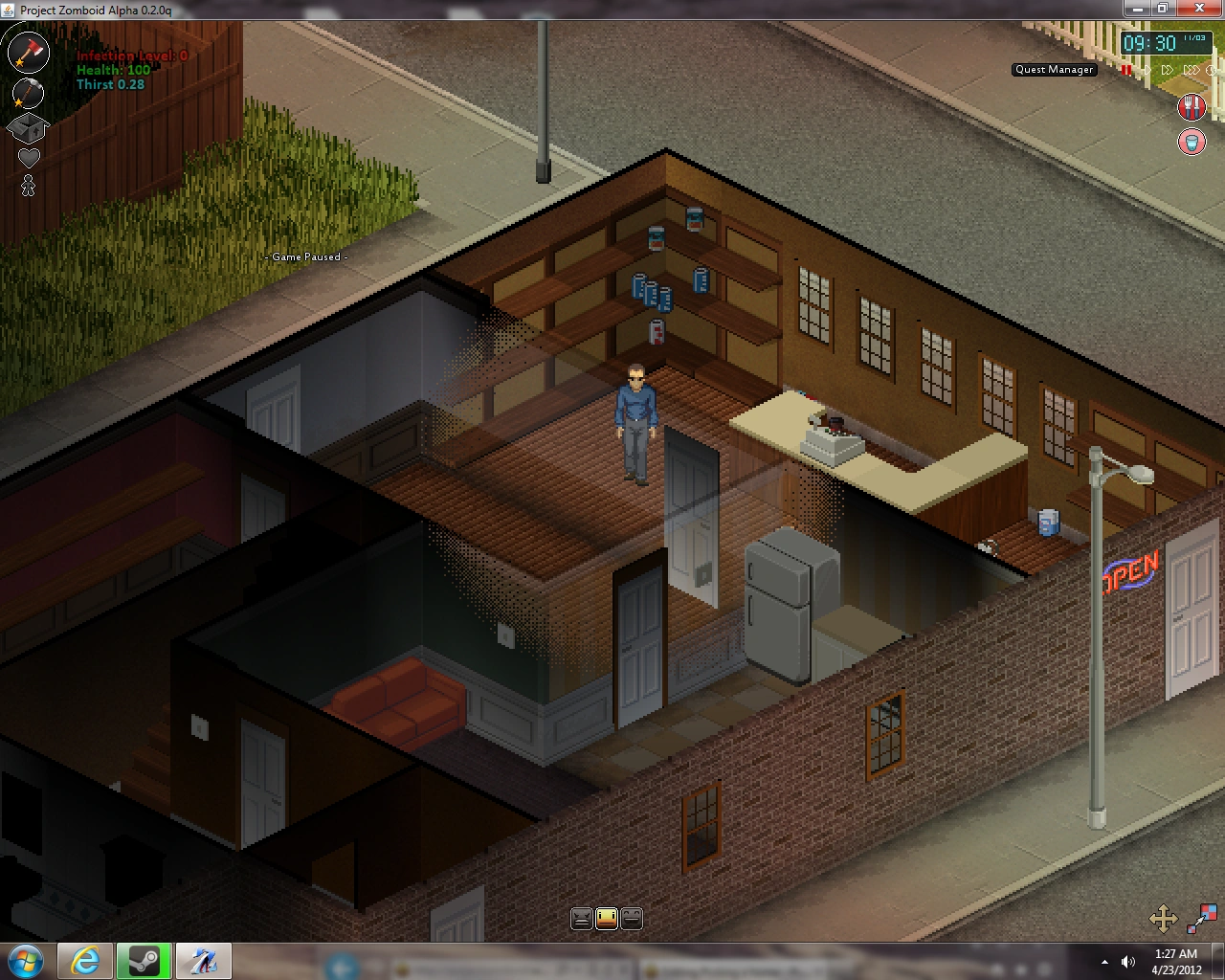Select the highlighted neutral face mood toggle
The width and height of the screenshot is (1225, 980).
point(607,918)
